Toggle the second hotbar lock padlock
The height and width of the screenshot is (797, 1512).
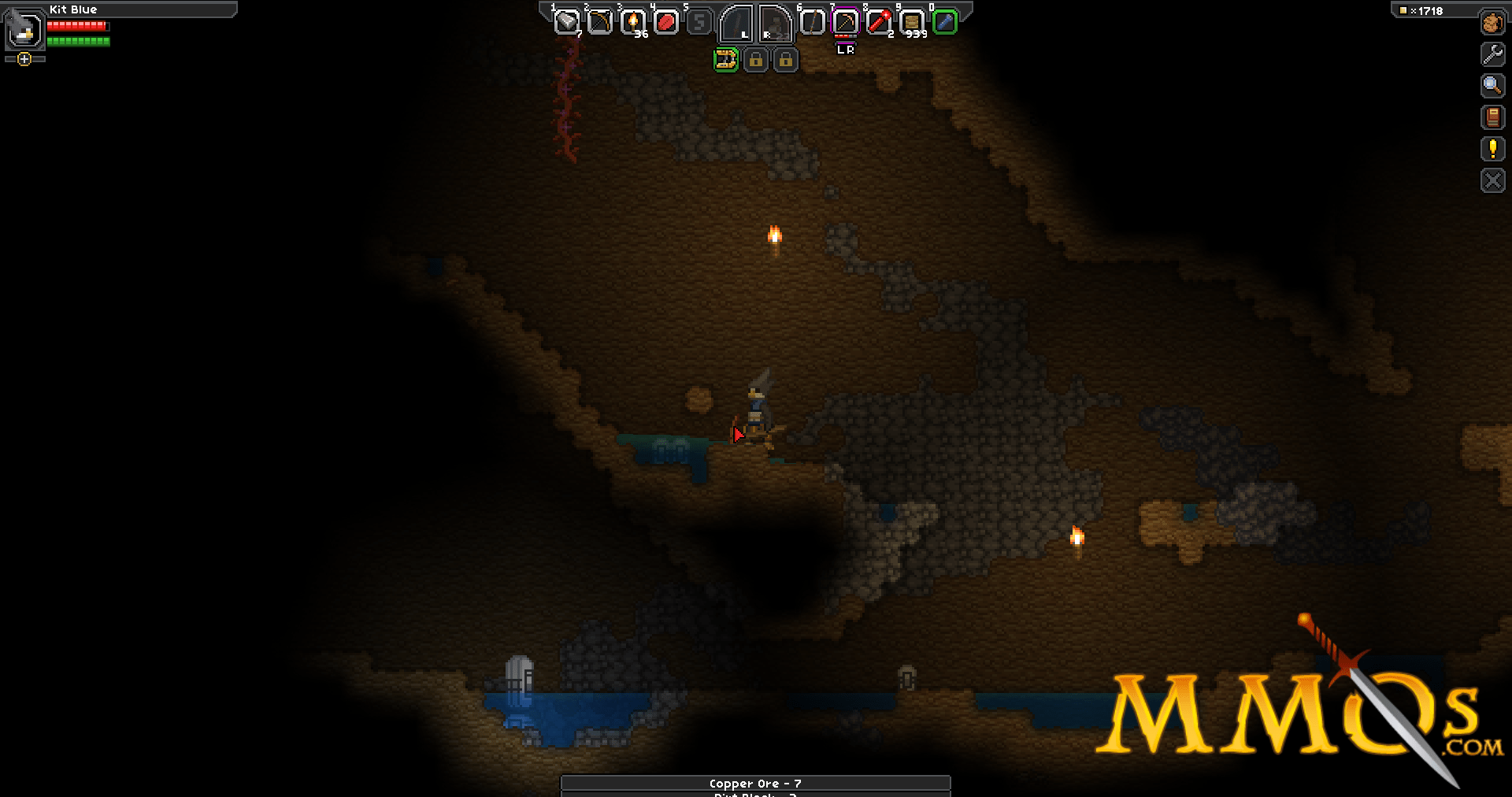[x=785, y=61]
